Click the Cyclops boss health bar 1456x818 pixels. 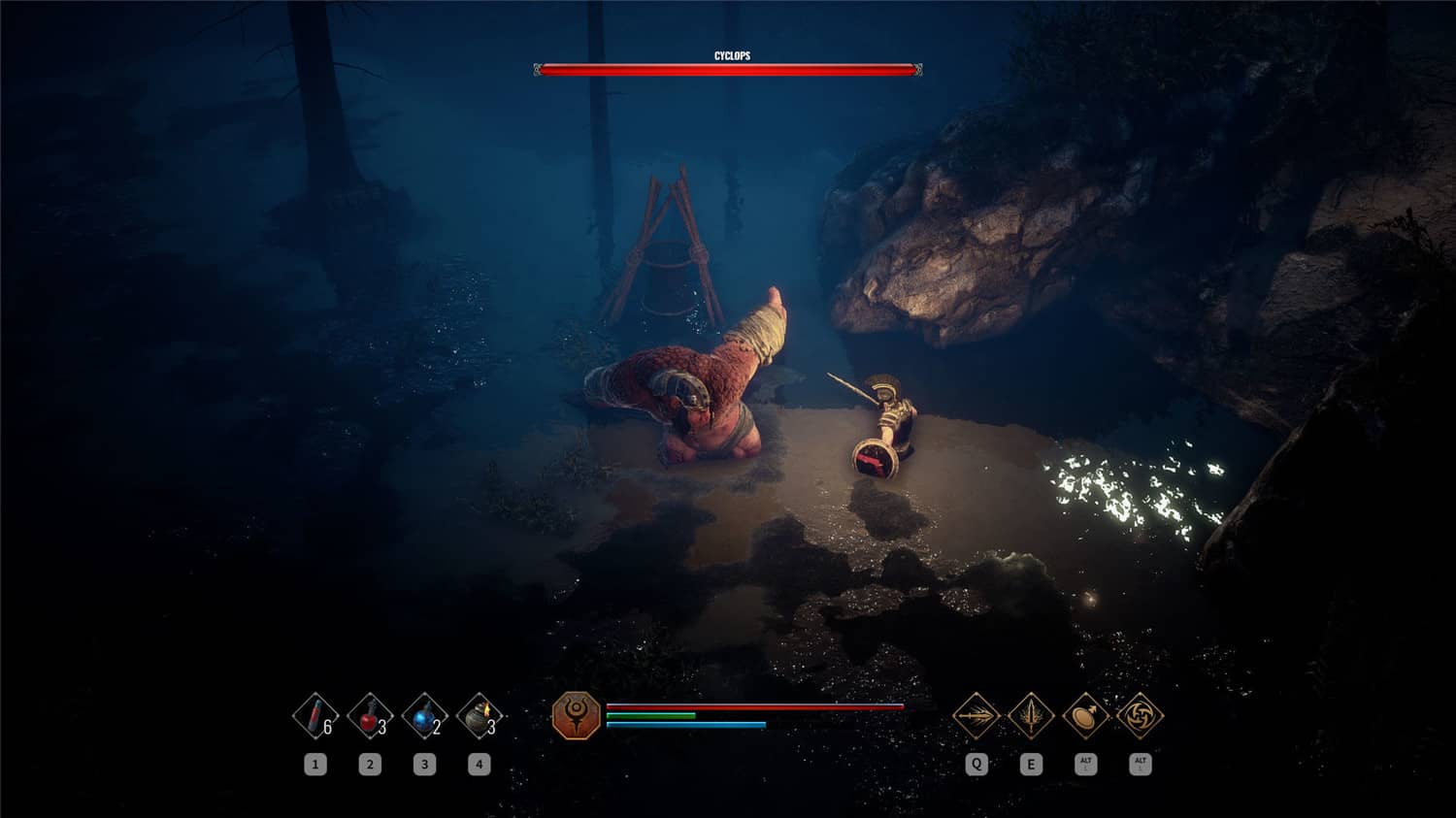click(726, 70)
